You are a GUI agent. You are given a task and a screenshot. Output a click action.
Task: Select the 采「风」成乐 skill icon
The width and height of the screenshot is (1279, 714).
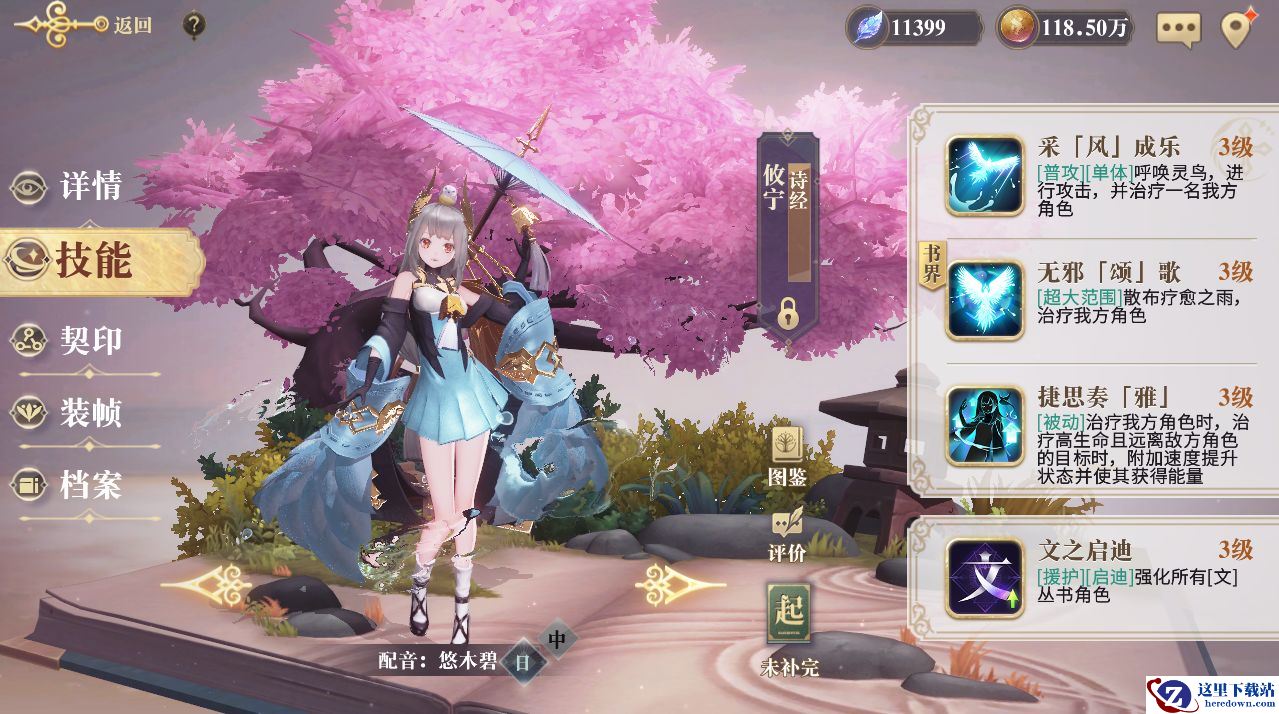[x=985, y=175]
